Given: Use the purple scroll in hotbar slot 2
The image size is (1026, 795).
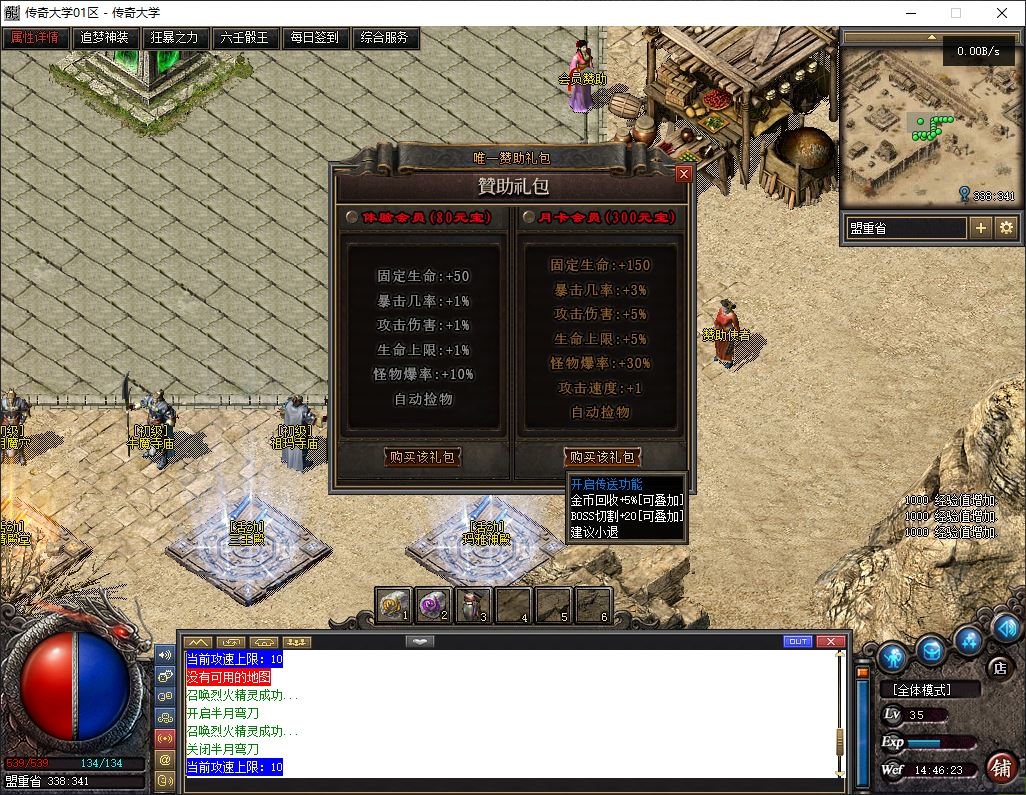Looking at the screenshot, I should click(433, 604).
